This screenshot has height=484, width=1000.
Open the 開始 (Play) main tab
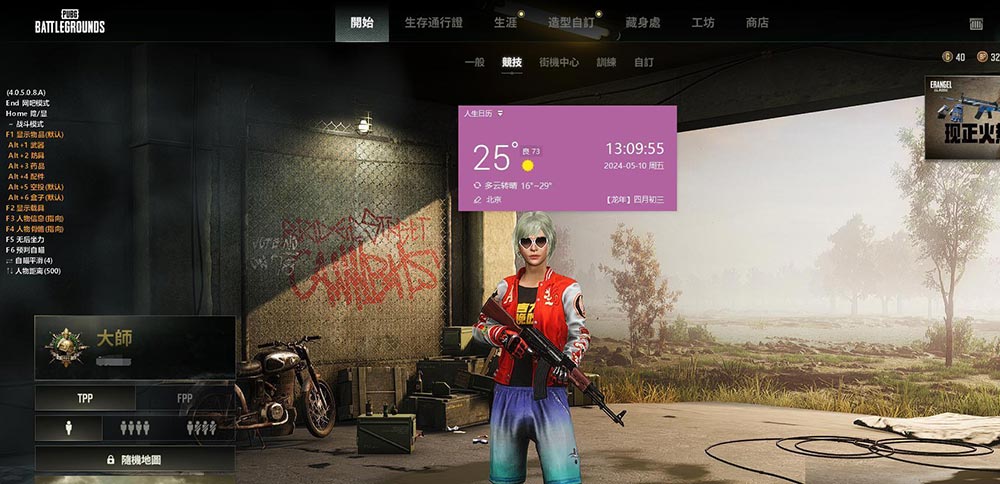point(362,22)
